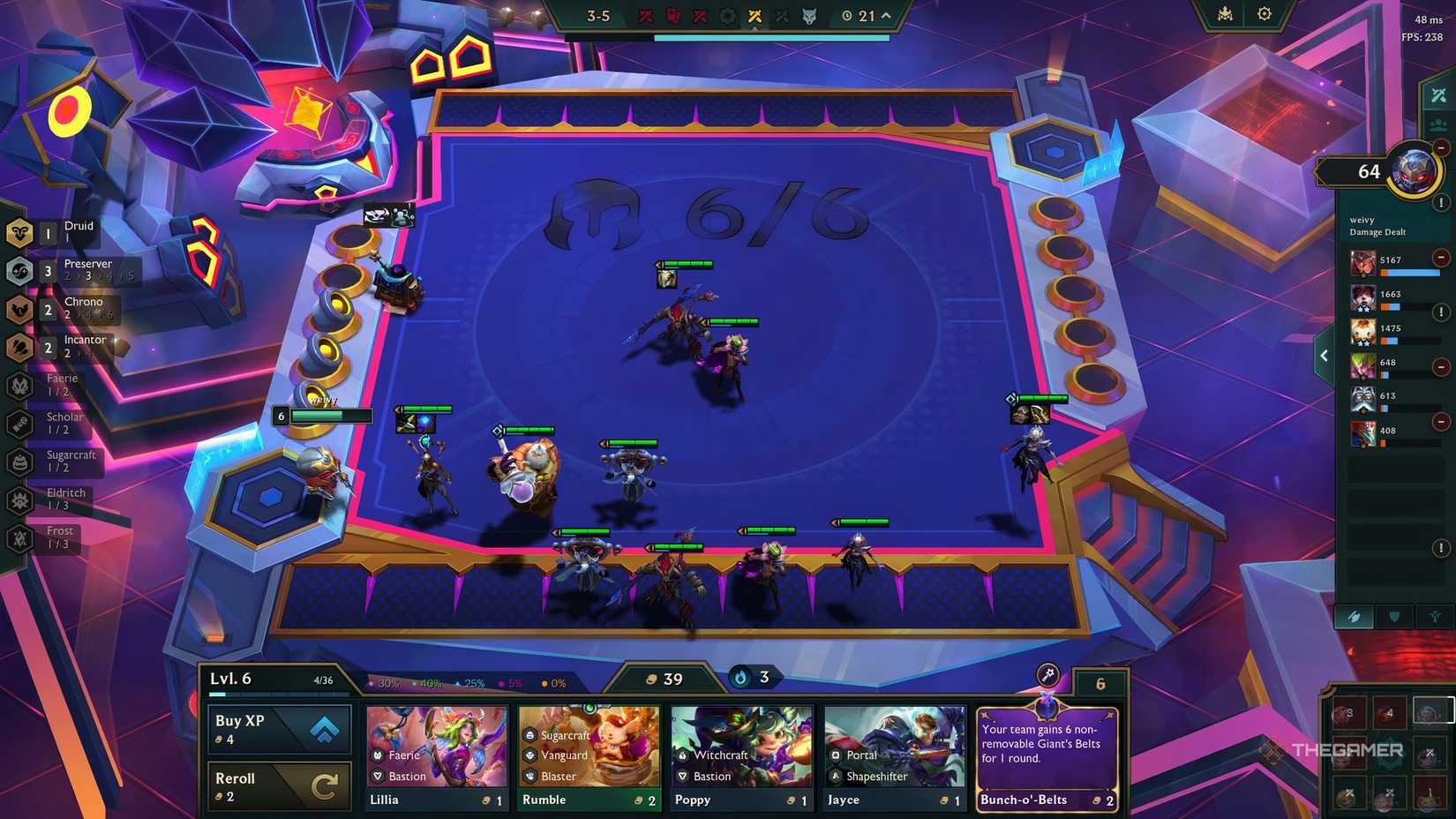Select the Damage Dealt tab at scoreboard top
The image size is (1456, 819).
coord(1437,94)
